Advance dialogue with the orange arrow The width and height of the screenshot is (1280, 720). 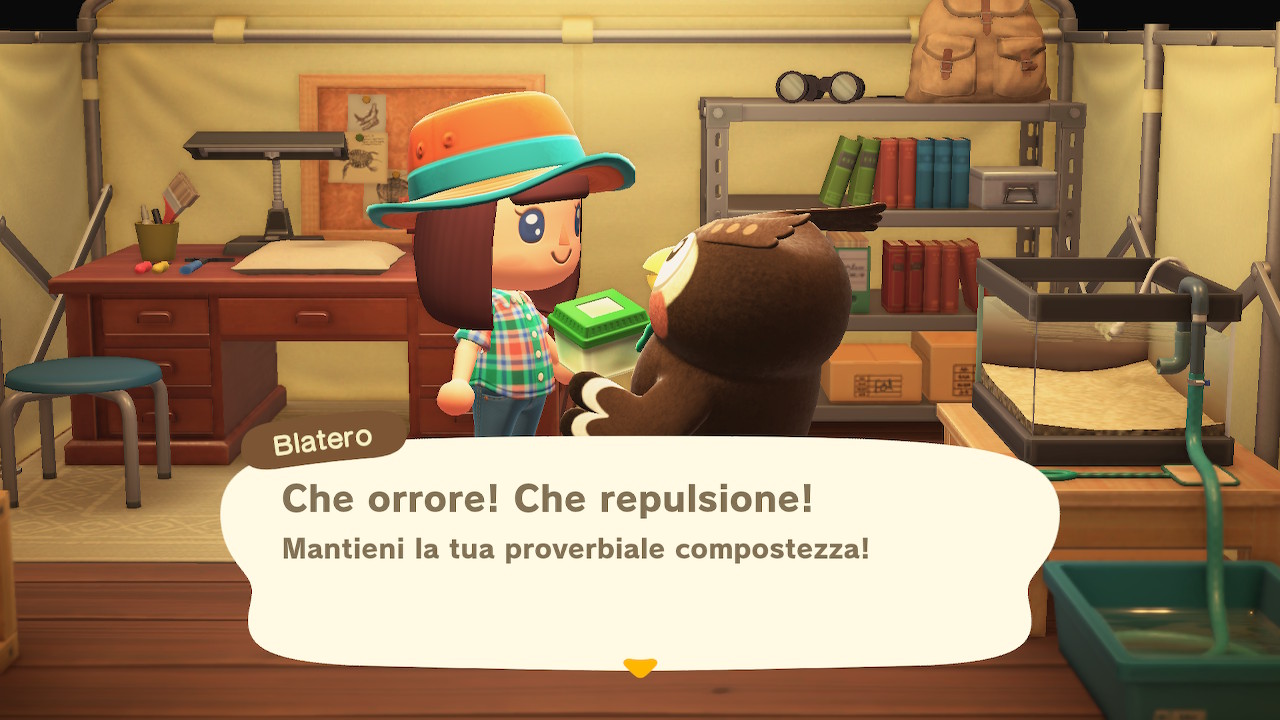(639, 666)
